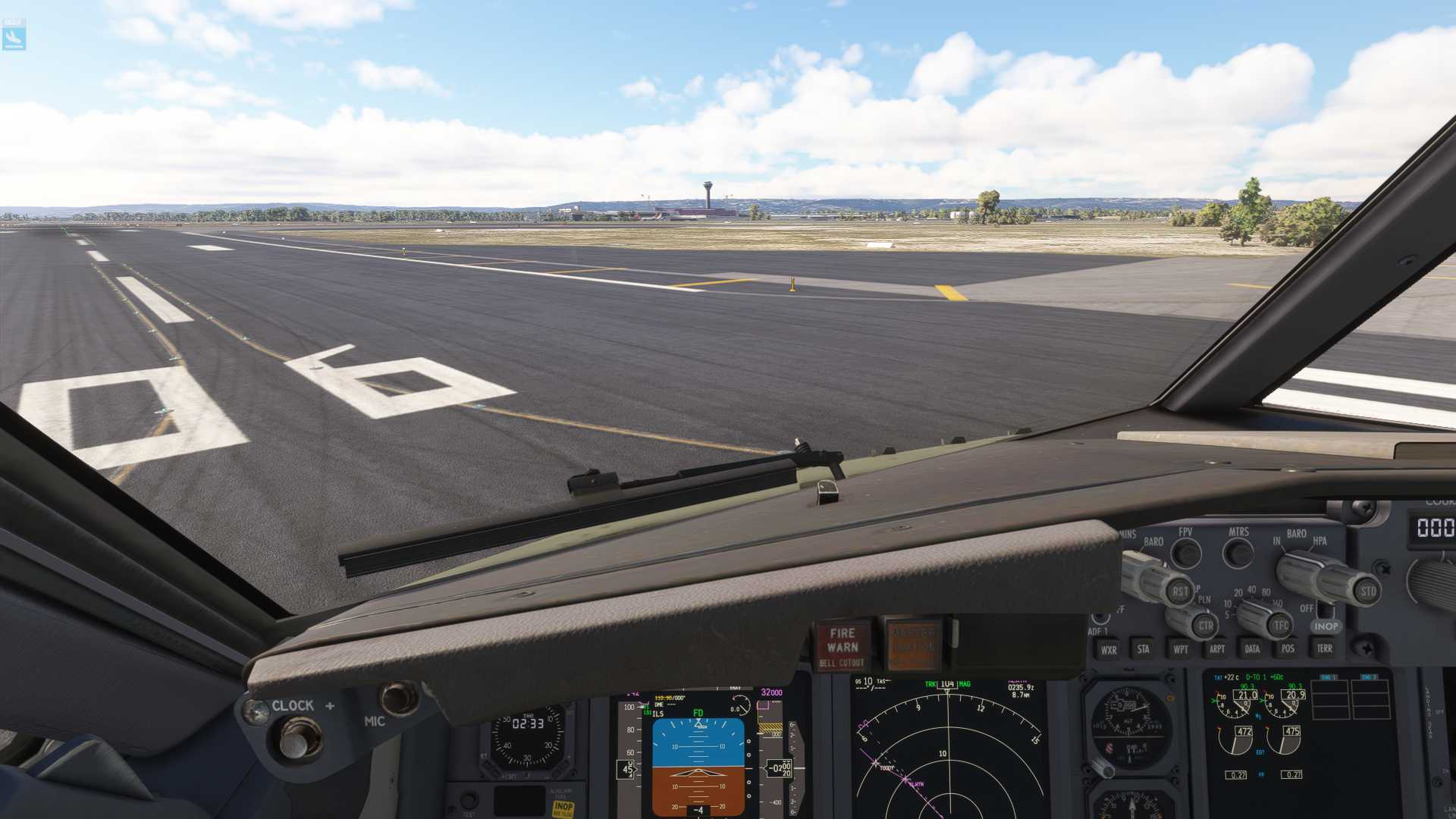The height and width of the screenshot is (819, 1456).
Task: Toggle the TERR terrain map button
Action: point(1324,648)
